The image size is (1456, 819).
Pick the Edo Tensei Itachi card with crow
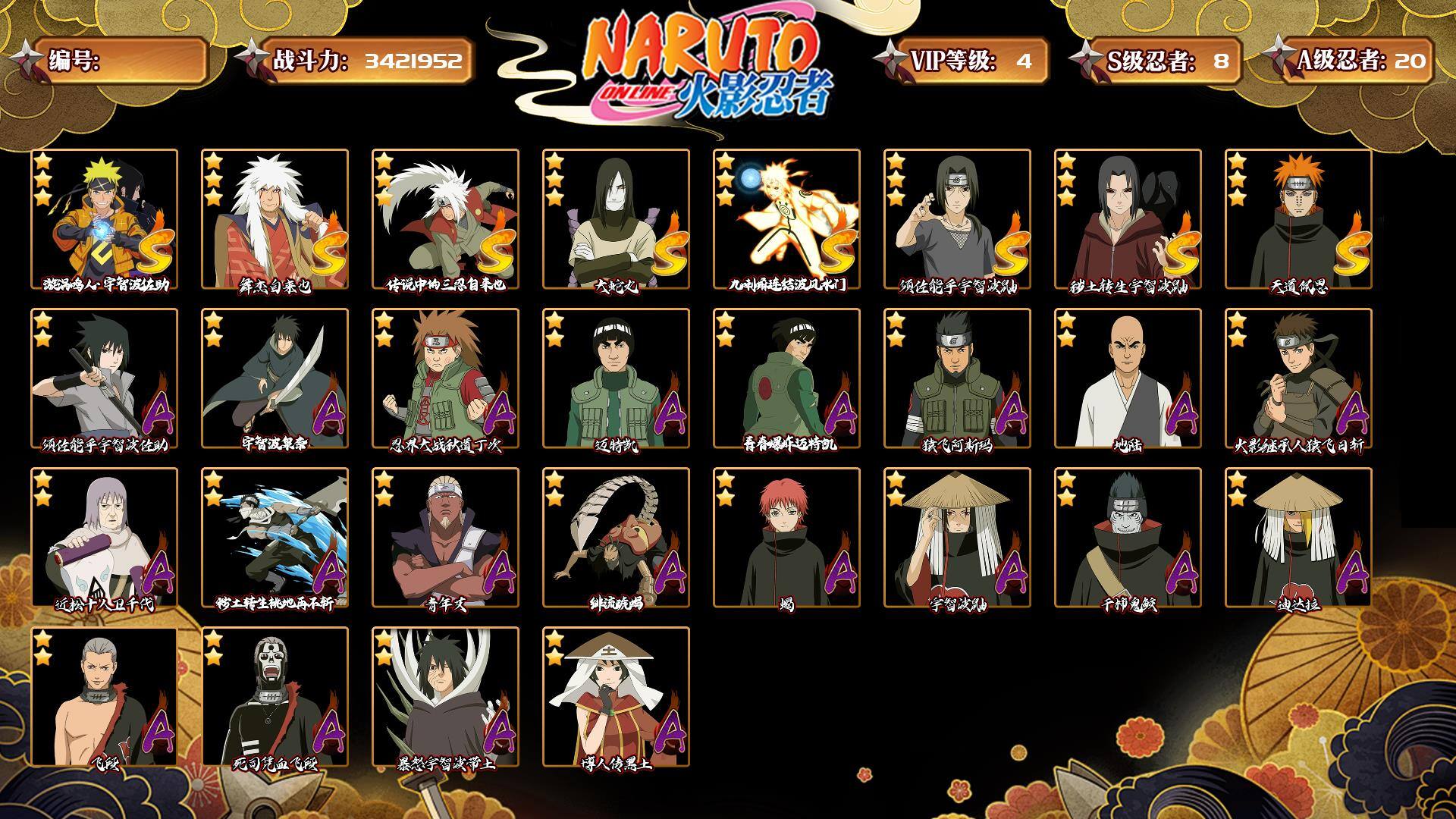point(1128,219)
